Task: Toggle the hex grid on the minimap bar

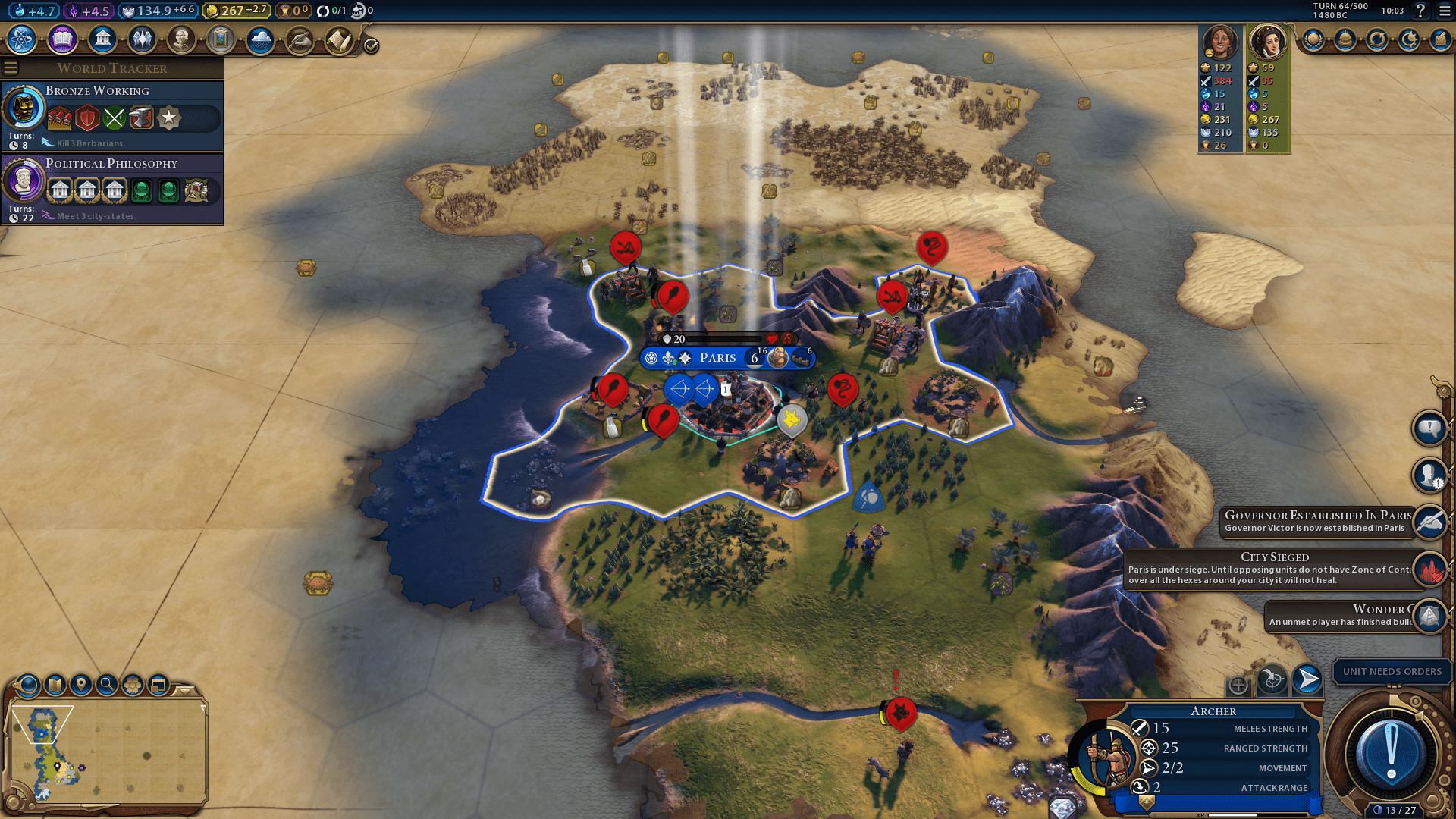Action: (x=133, y=684)
